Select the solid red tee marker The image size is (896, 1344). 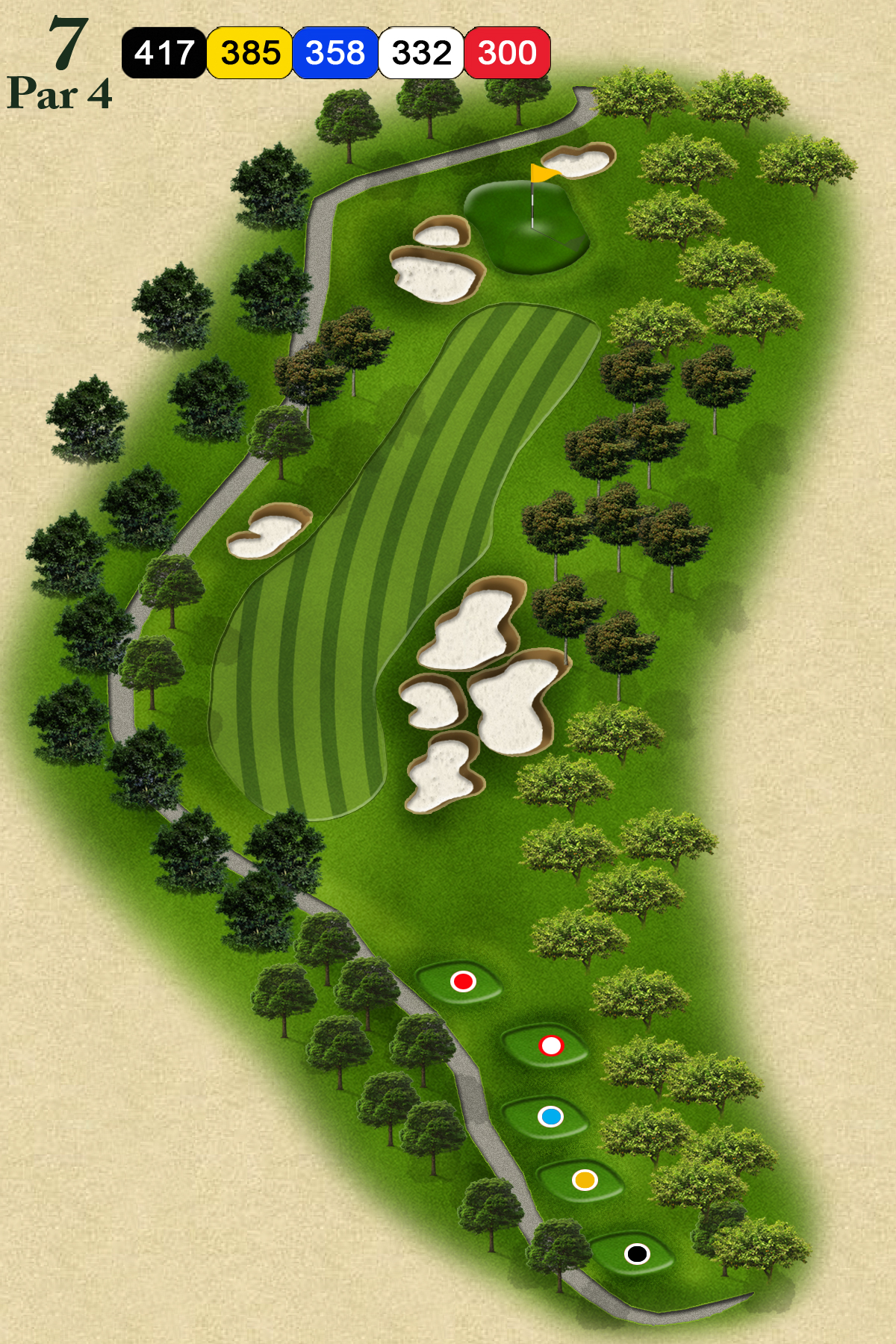coord(463,981)
